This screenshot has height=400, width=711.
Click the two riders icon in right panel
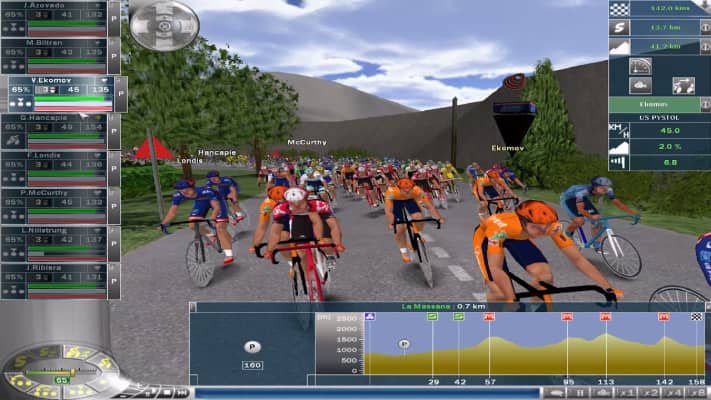click(x=683, y=85)
